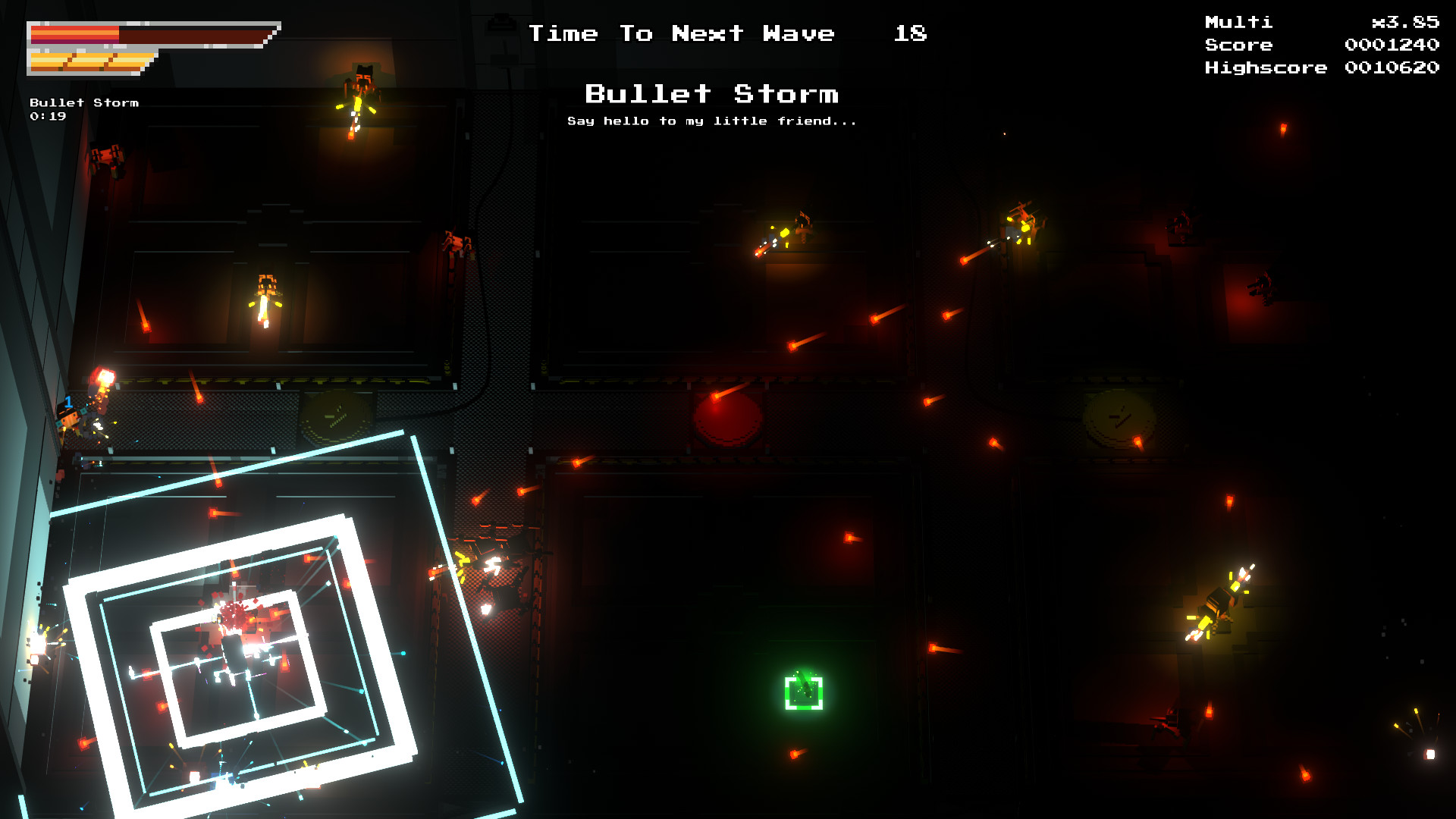Viewport: 1456px width, 819px height.
Task: Expand the Highscore 0010620 entry
Action: pos(1319,67)
